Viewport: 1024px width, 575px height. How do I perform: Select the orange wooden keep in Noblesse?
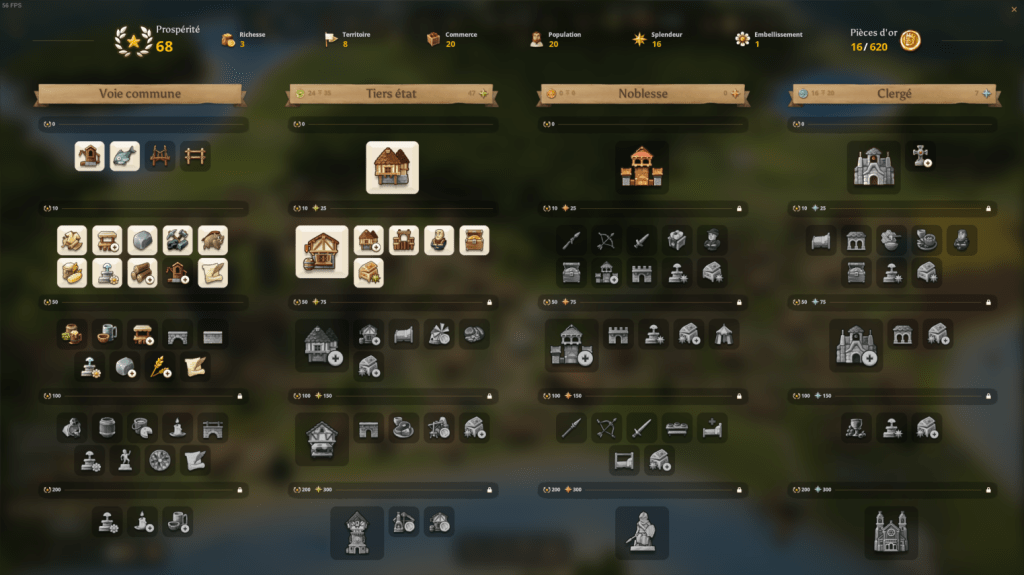(x=642, y=167)
